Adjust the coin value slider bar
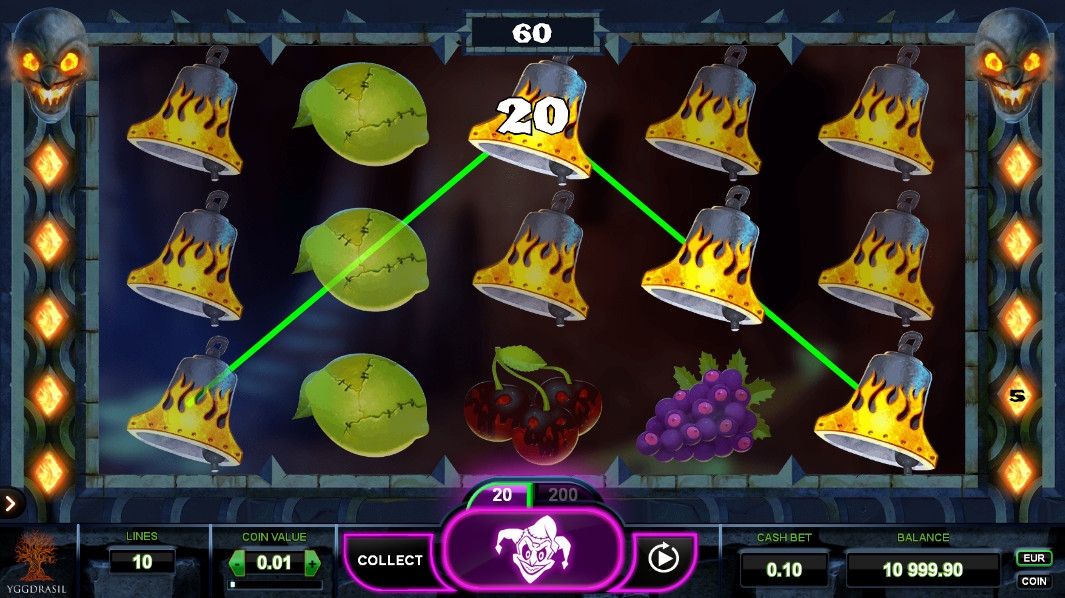 [274, 584]
